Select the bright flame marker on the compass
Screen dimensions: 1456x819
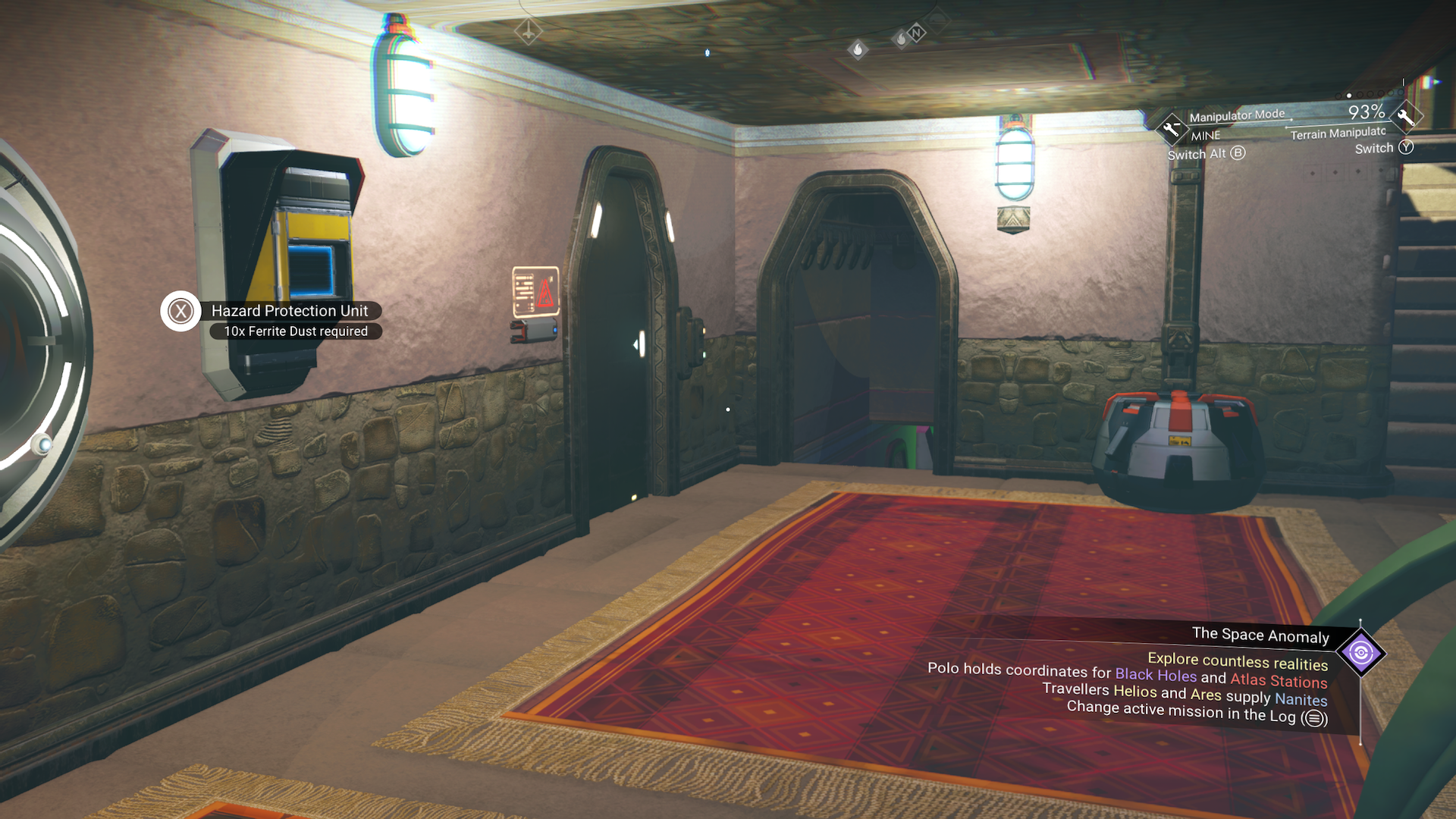point(858,50)
